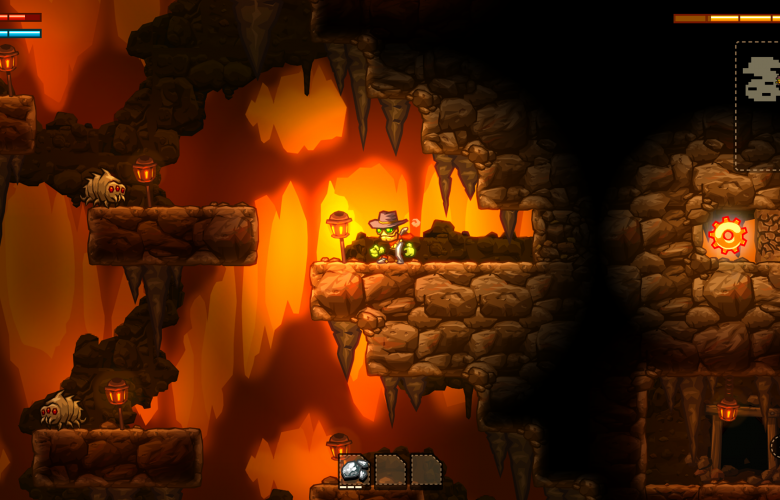
Task: Open the dashed-border cave minimap
Action: click(x=759, y=104)
